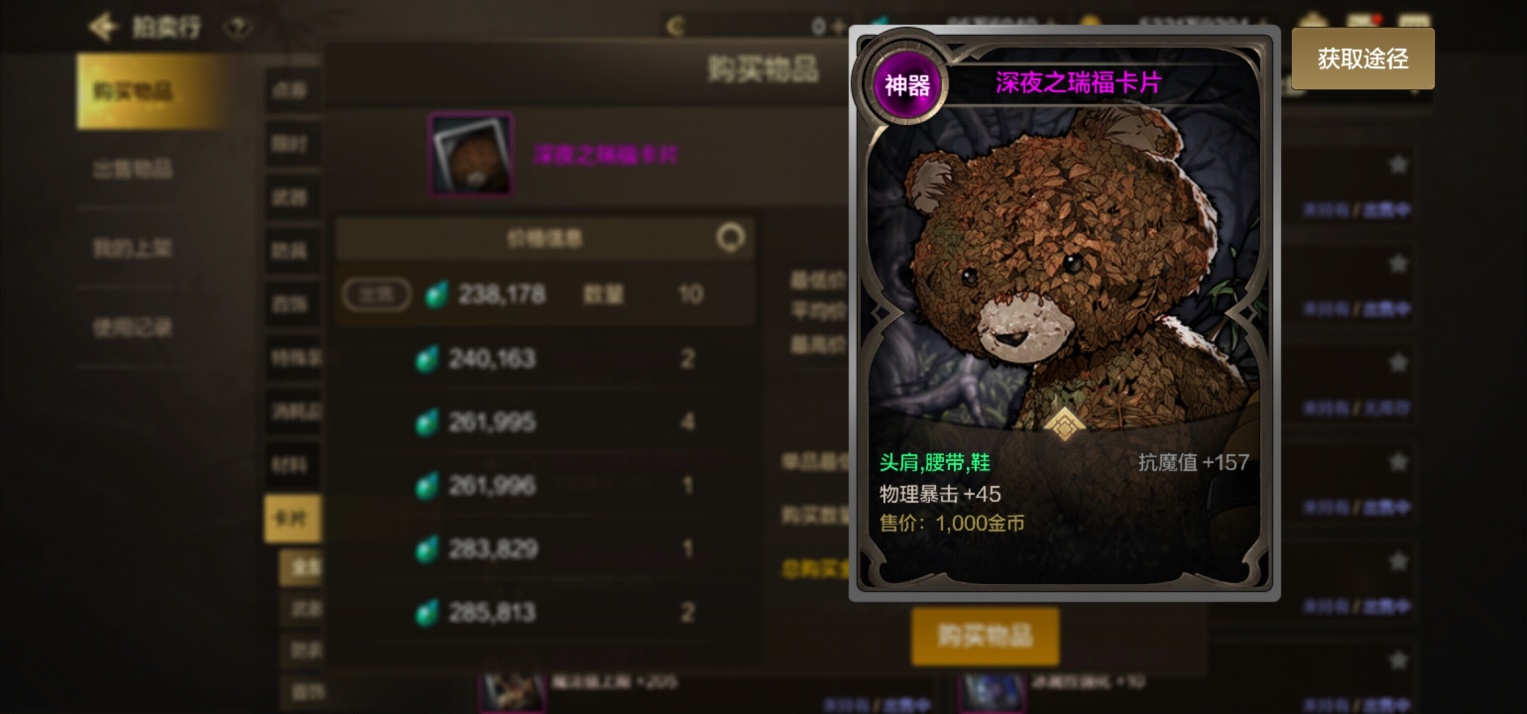This screenshot has width=1527, height=714.
Task: Go back using the 拍卖行 arrow
Action: point(103,27)
